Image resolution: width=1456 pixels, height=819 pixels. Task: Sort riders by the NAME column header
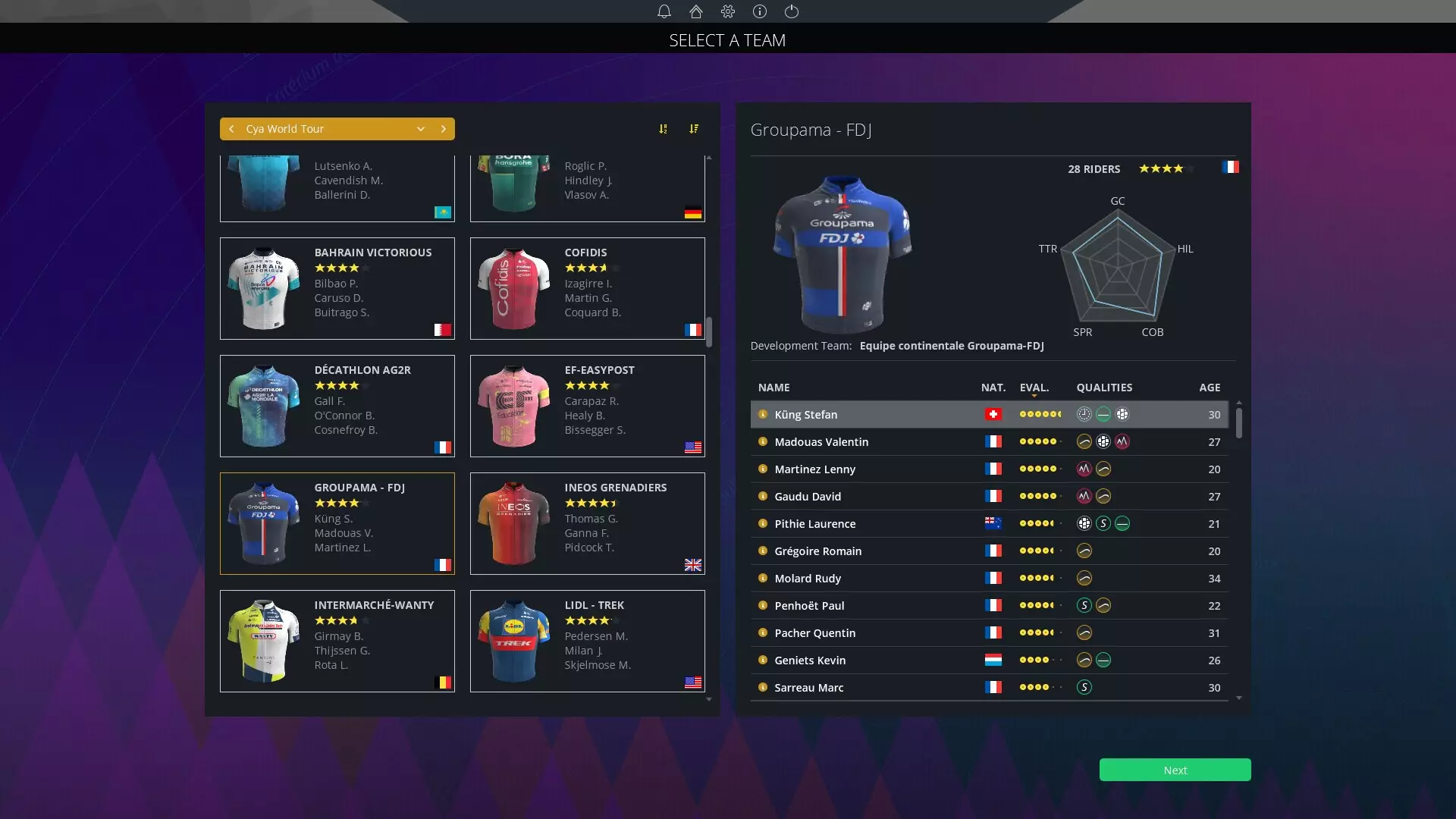(775, 388)
